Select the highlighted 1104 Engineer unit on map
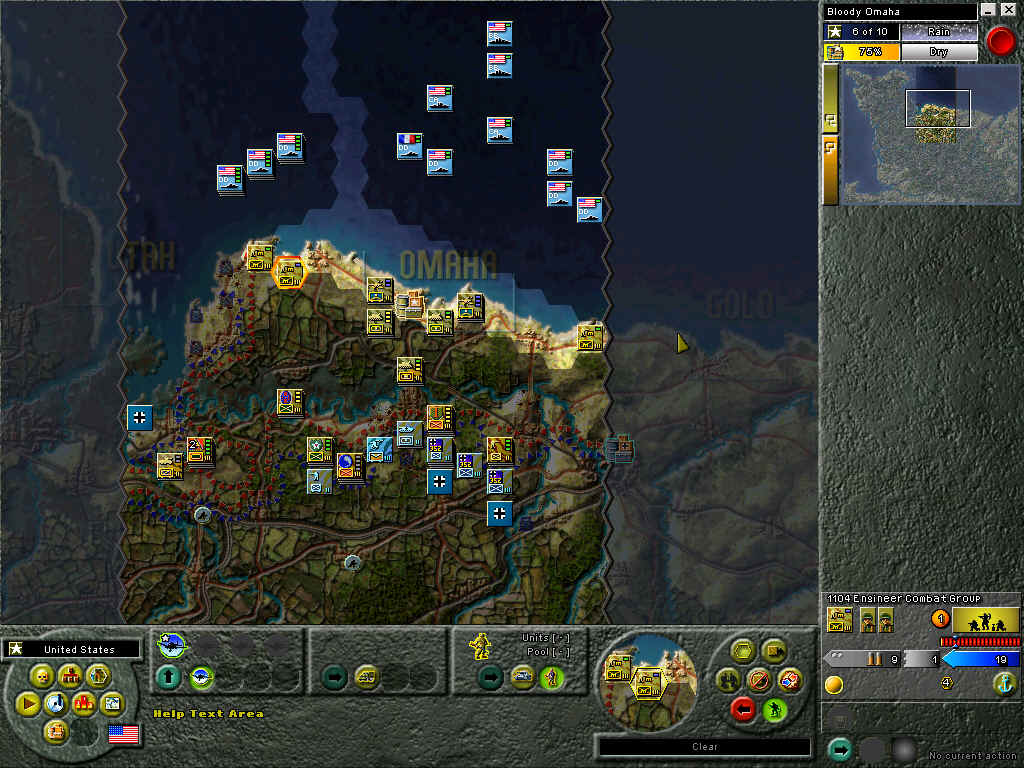1024x768 pixels. click(289, 271)
